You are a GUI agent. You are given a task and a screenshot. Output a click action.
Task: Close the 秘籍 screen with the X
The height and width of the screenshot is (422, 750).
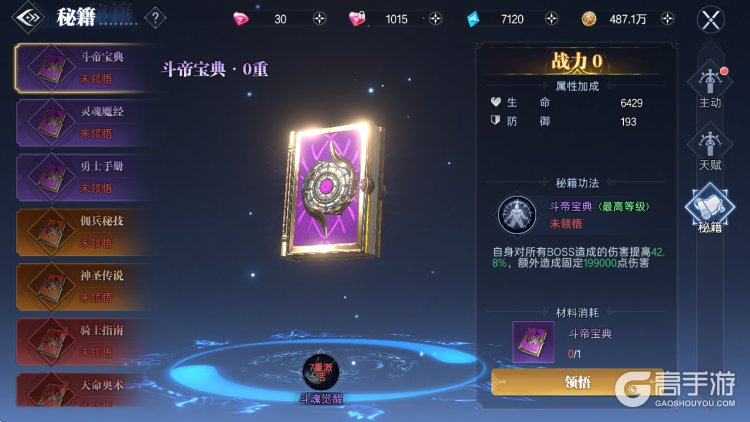(711, 19)
